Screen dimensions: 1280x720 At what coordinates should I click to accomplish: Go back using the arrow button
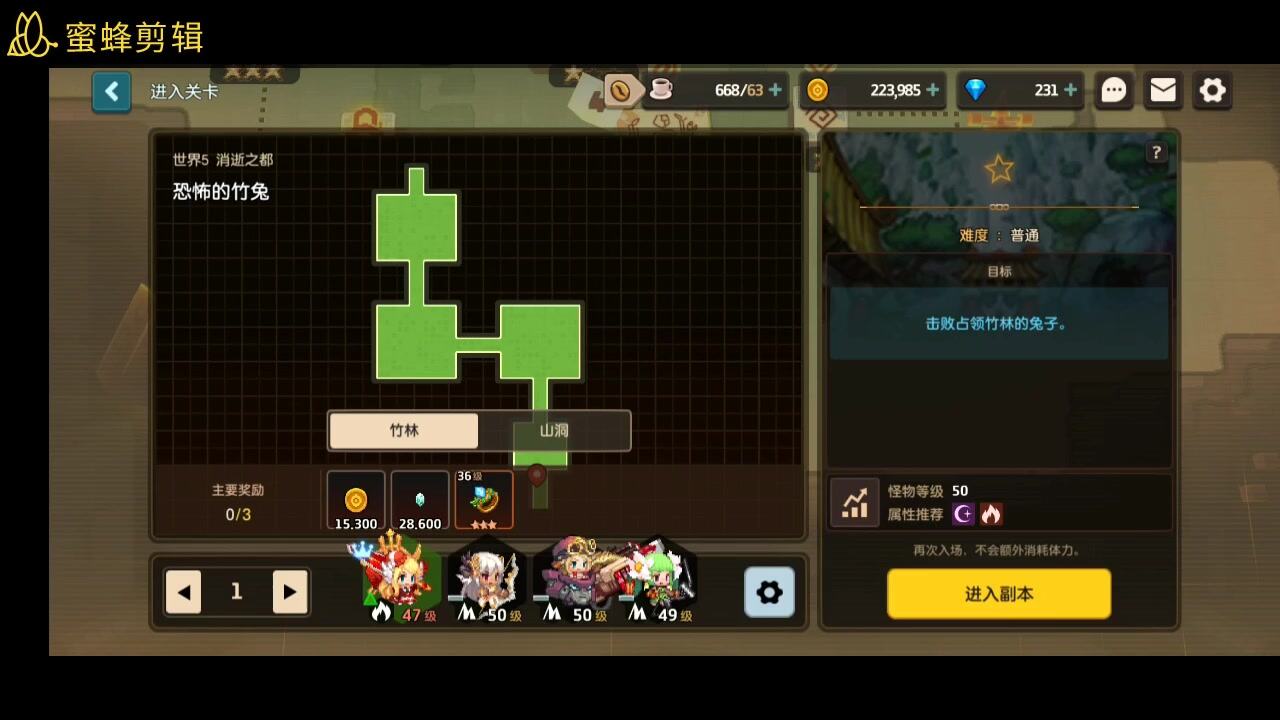point(111,92)
